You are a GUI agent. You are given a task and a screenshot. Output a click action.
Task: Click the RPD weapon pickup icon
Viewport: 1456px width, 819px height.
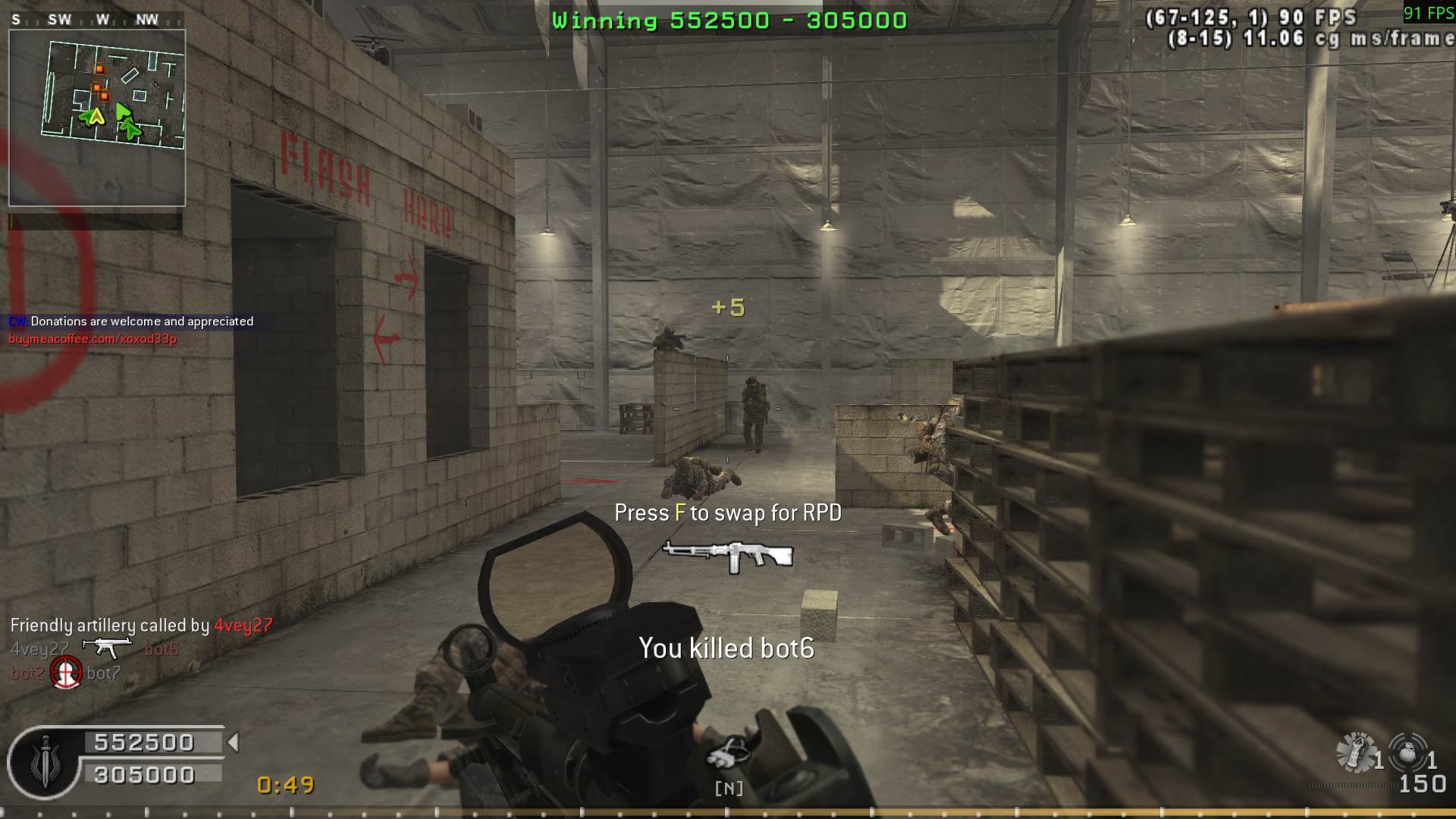click(728, 555)
